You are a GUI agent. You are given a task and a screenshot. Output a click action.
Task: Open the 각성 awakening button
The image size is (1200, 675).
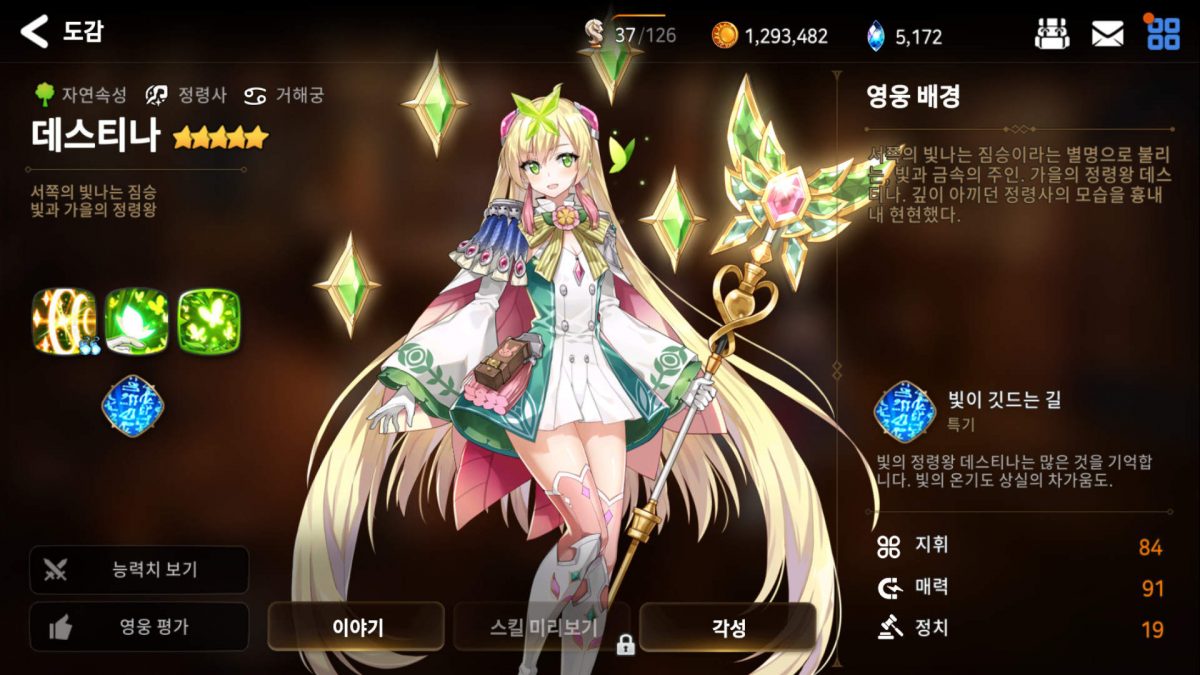point(727,627)
